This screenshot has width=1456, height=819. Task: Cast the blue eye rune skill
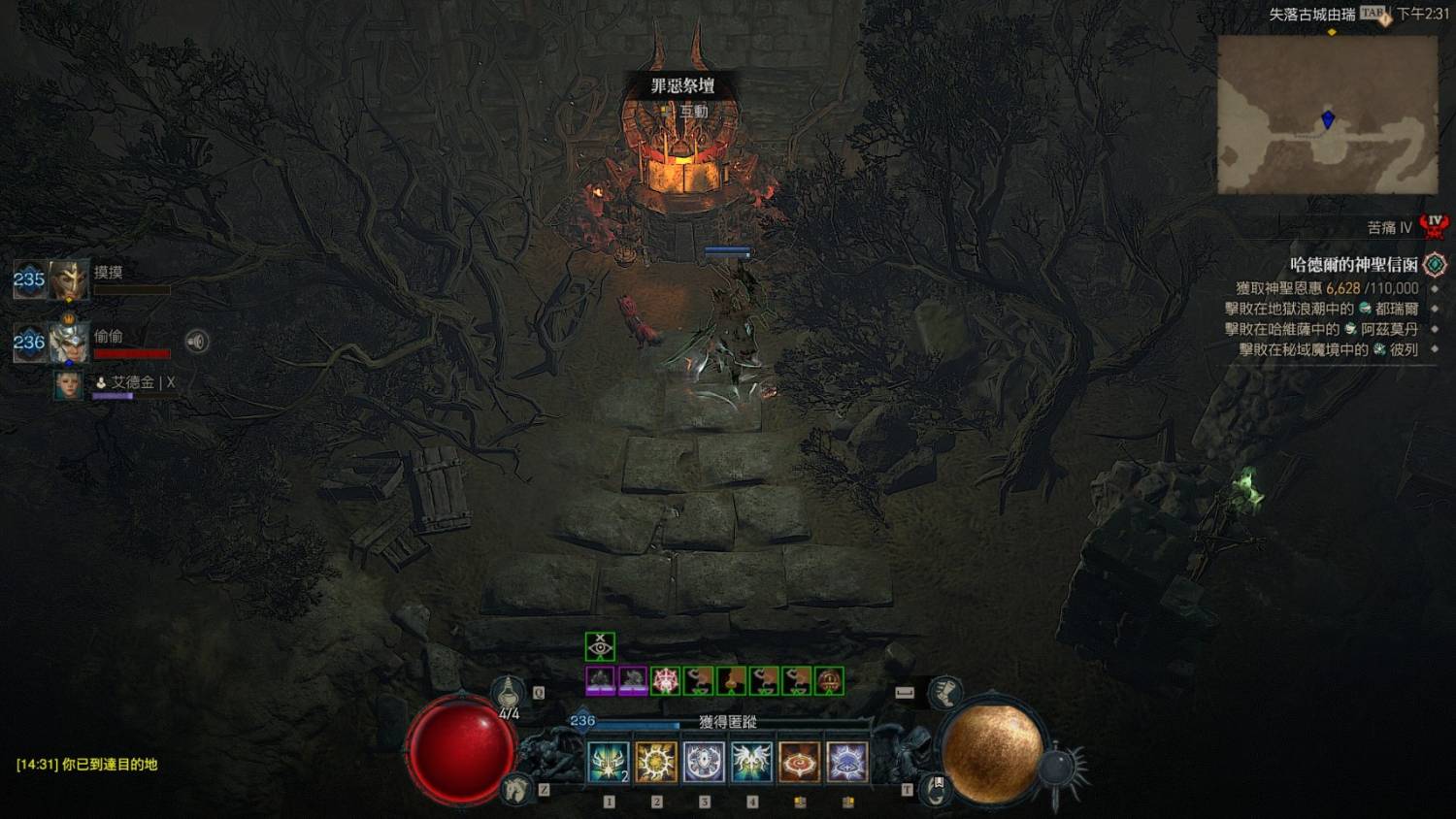[846, 763]
